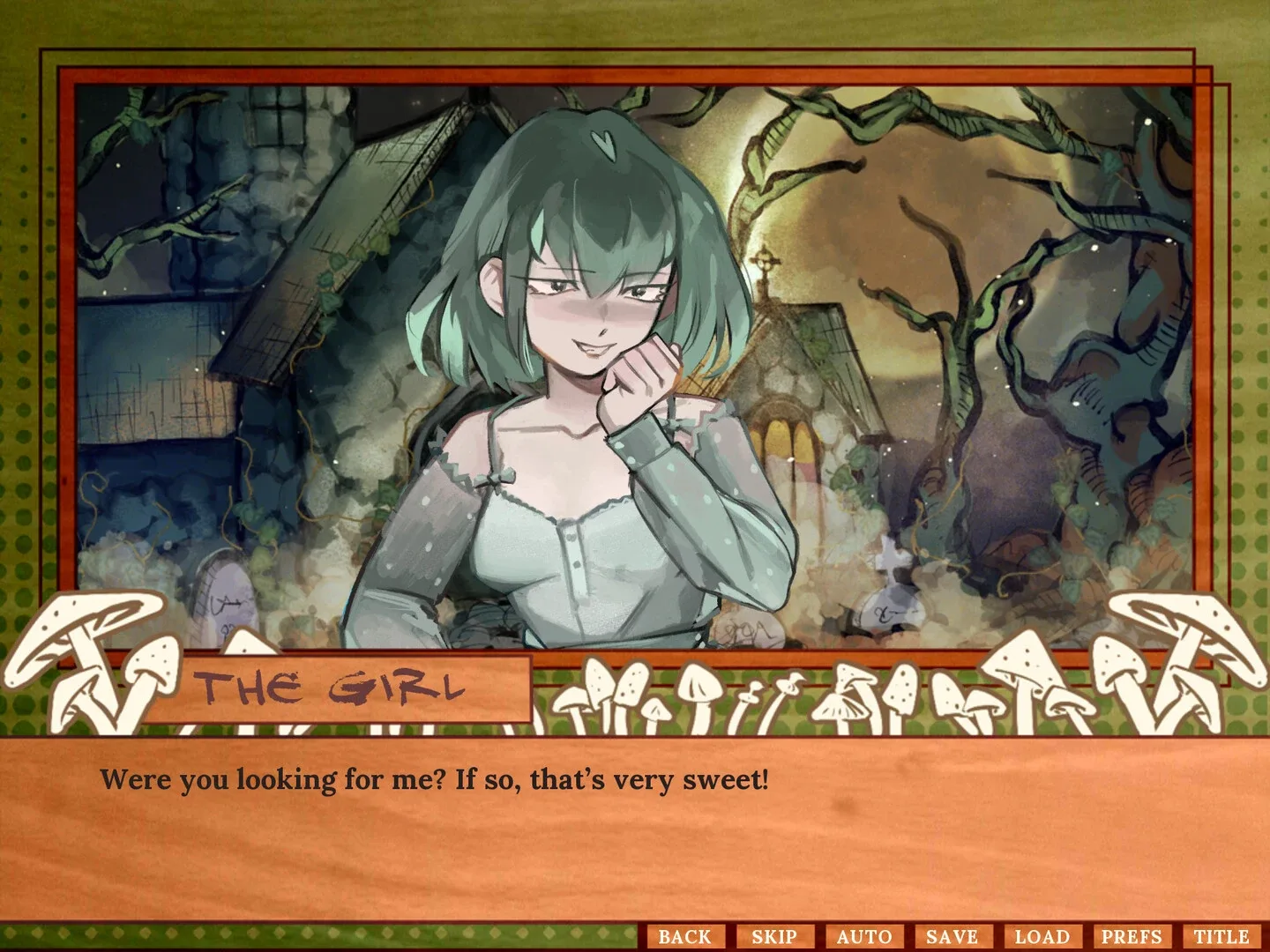The height and width of the screenshot is (952, 1270).
Task: Click the BACK button to rewind dialogue
Action: (685, 936)
